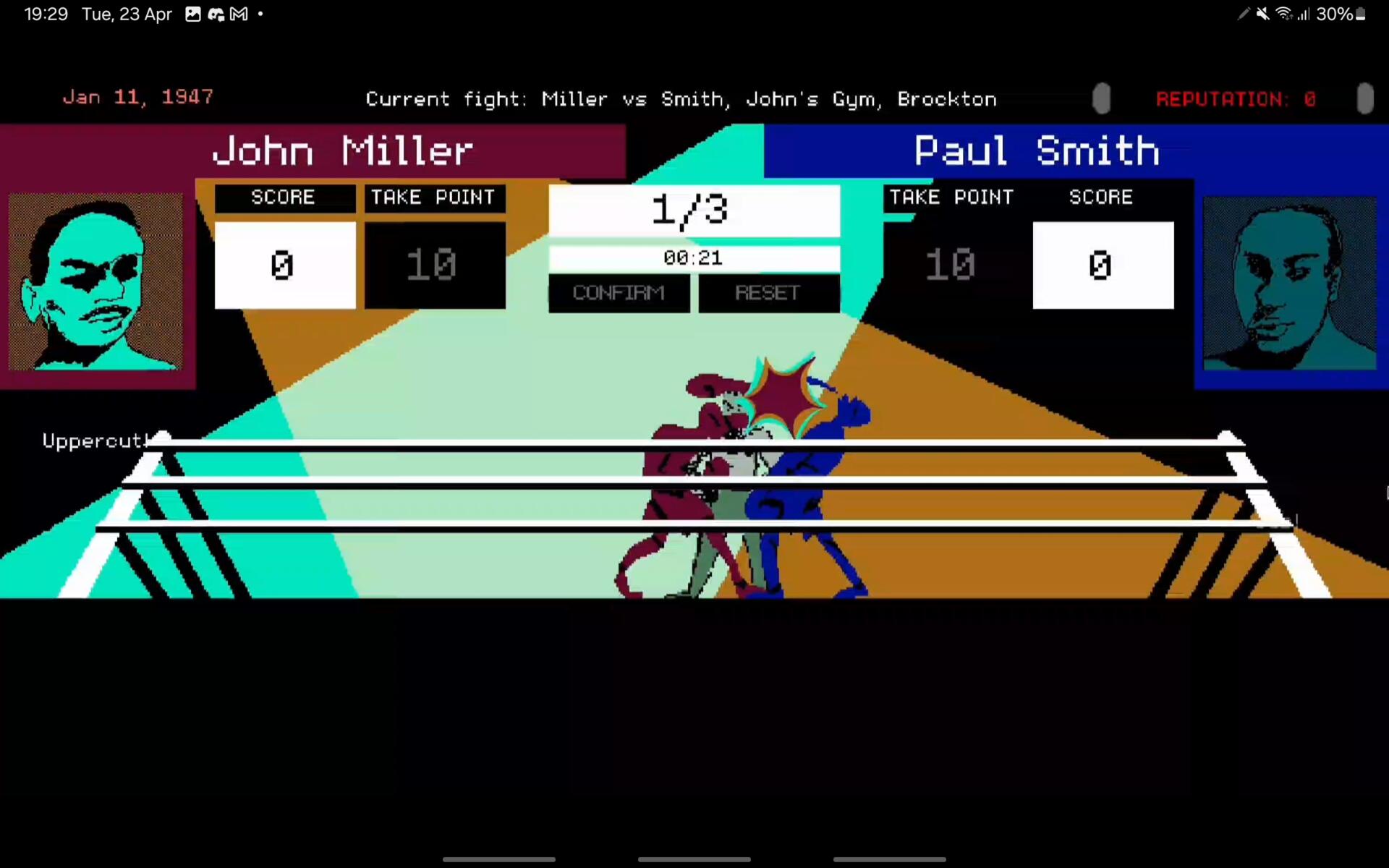The image size is (1389, 868).
Task: Click John Miller's score box
Action: tap(284, 265)
